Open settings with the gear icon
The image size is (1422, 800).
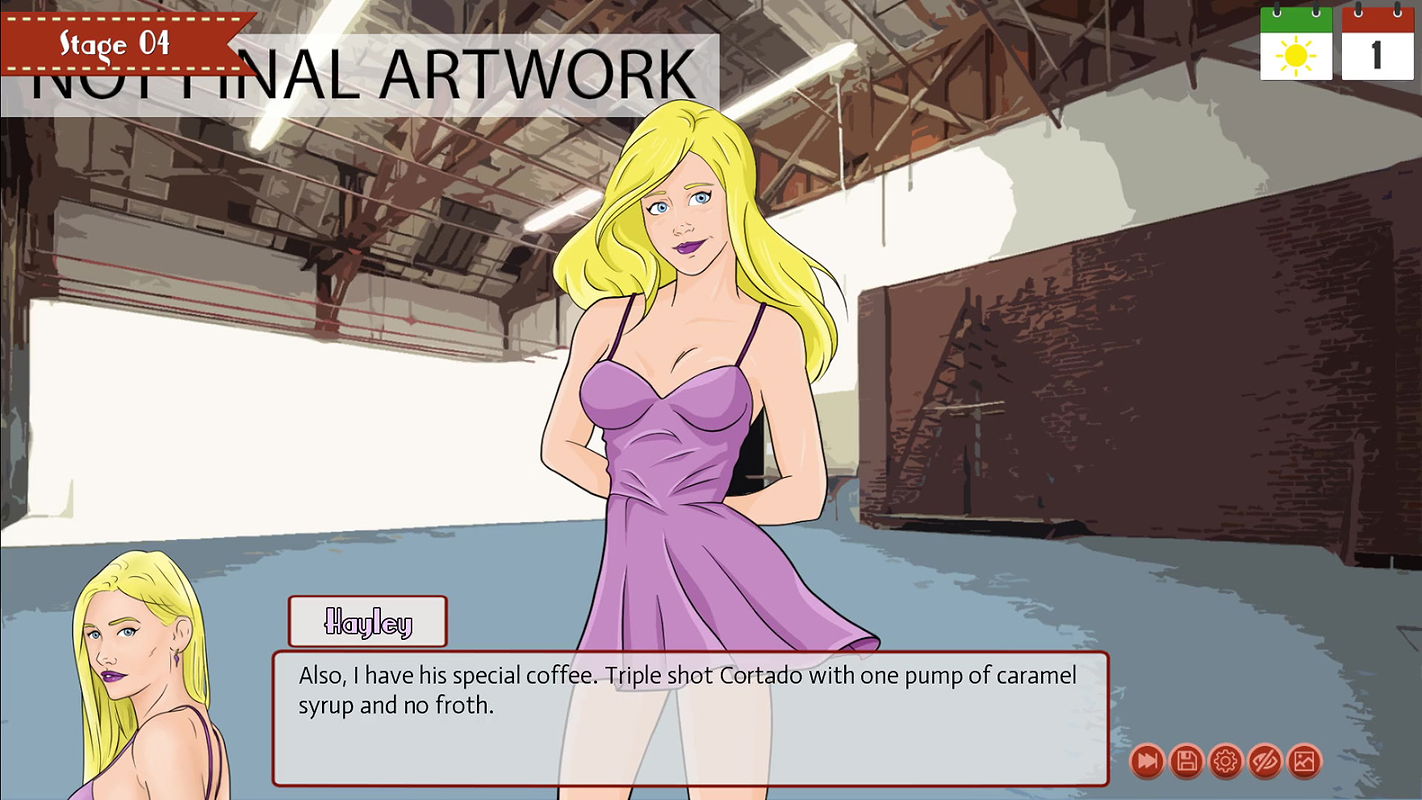1225,762
